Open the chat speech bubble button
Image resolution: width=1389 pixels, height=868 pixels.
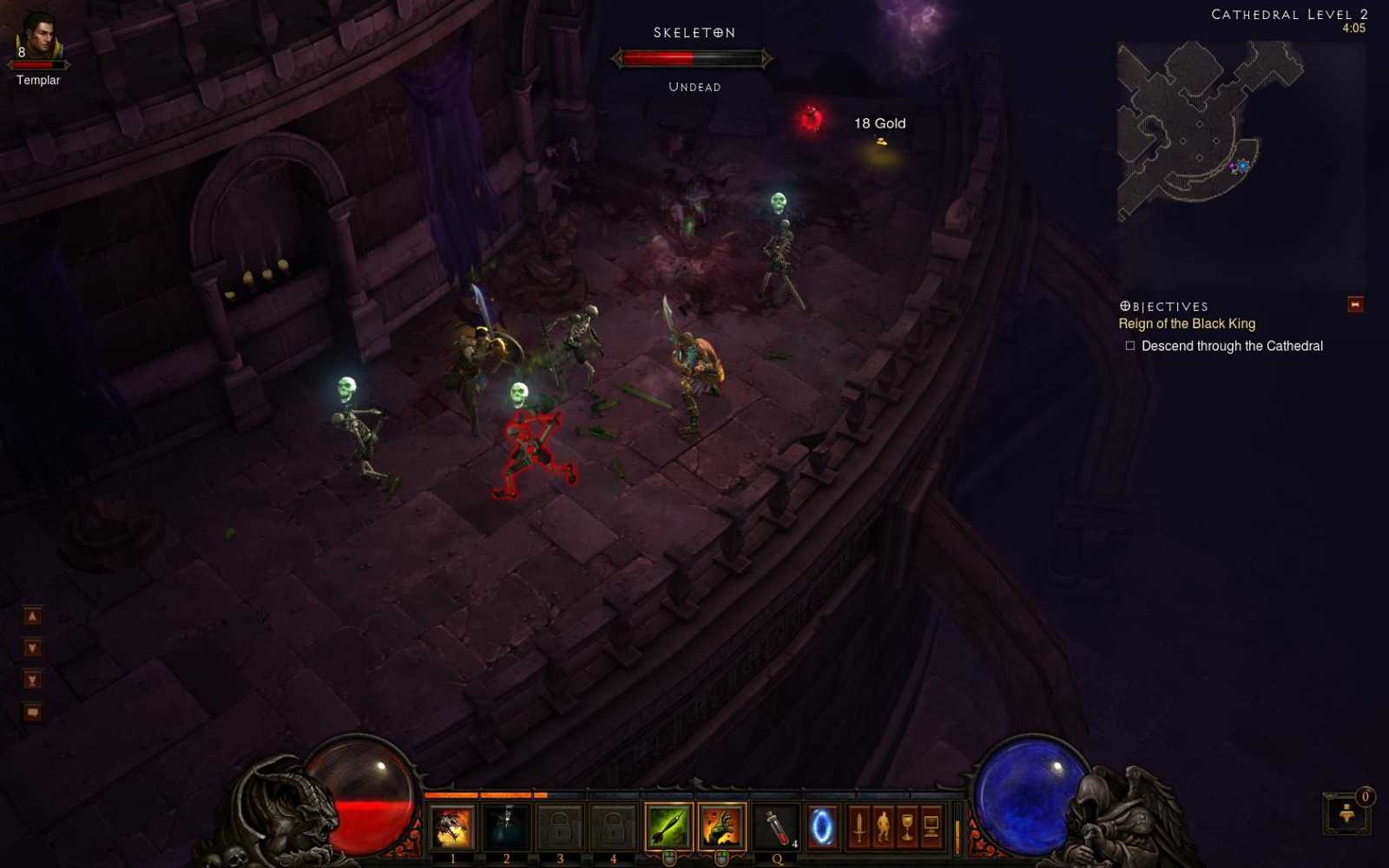(32, 713)
